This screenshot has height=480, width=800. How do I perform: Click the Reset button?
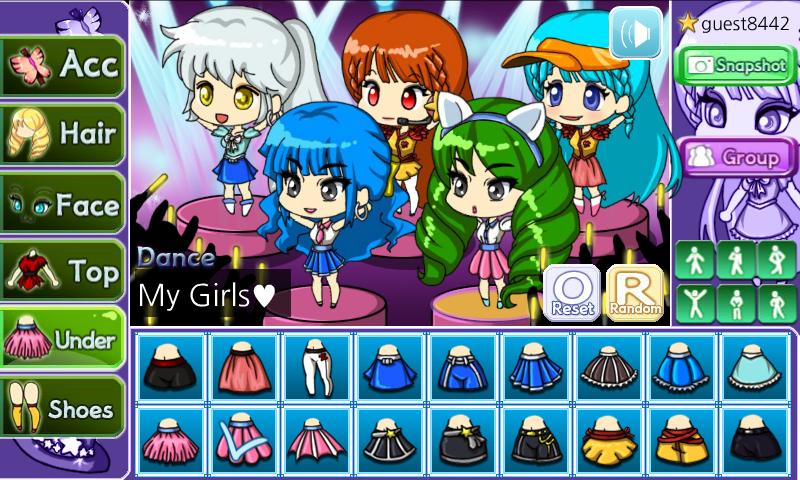pyautogui.click(x=571, y=293)
